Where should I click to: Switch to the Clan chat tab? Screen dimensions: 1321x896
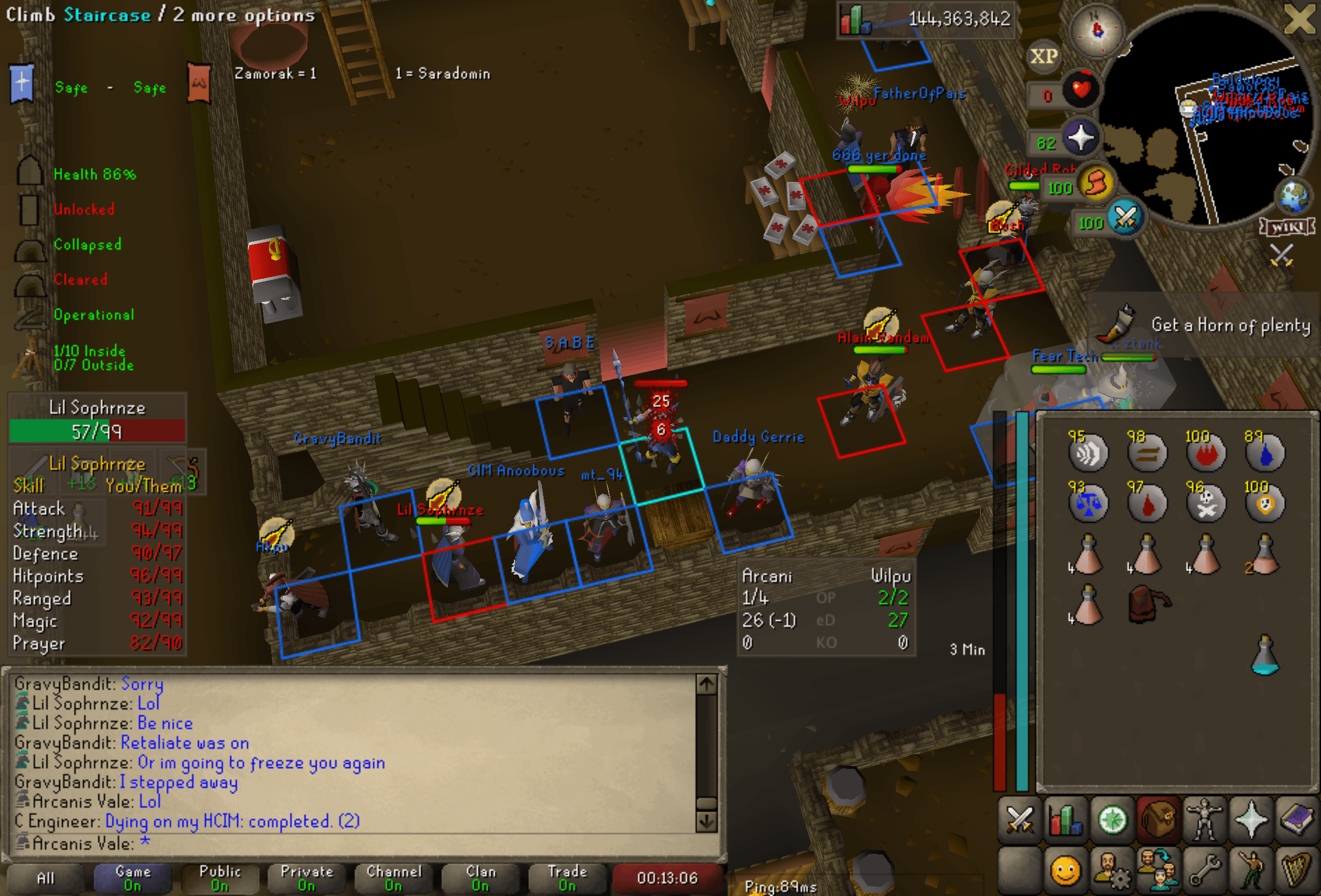coord(480,878)
